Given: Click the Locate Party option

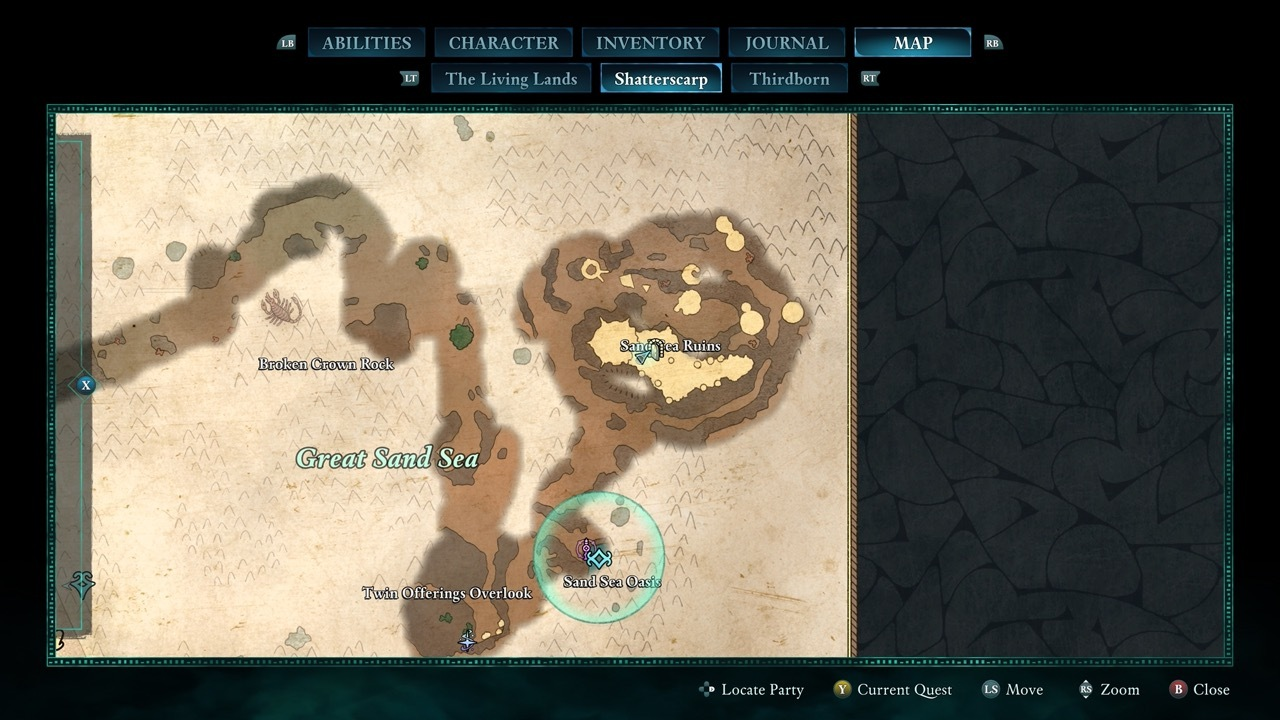Looking at the screenshot, I should [x=751, y=690].
